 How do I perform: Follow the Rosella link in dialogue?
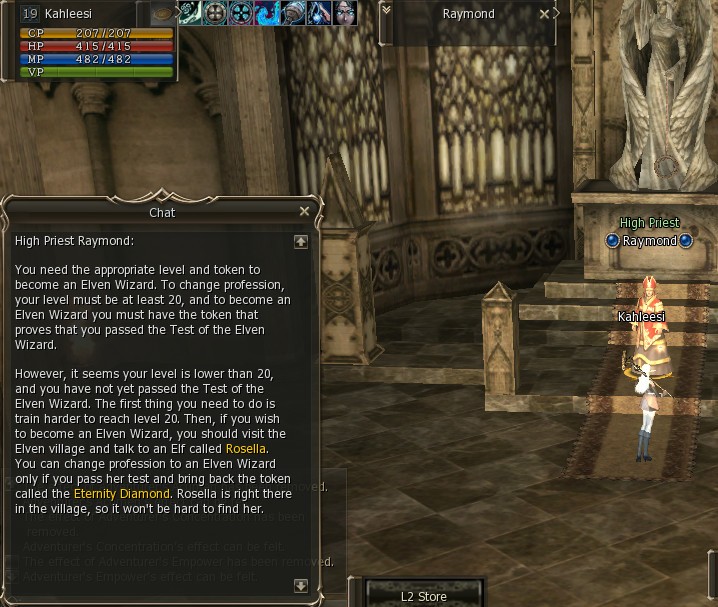click(x=246, y=449)
